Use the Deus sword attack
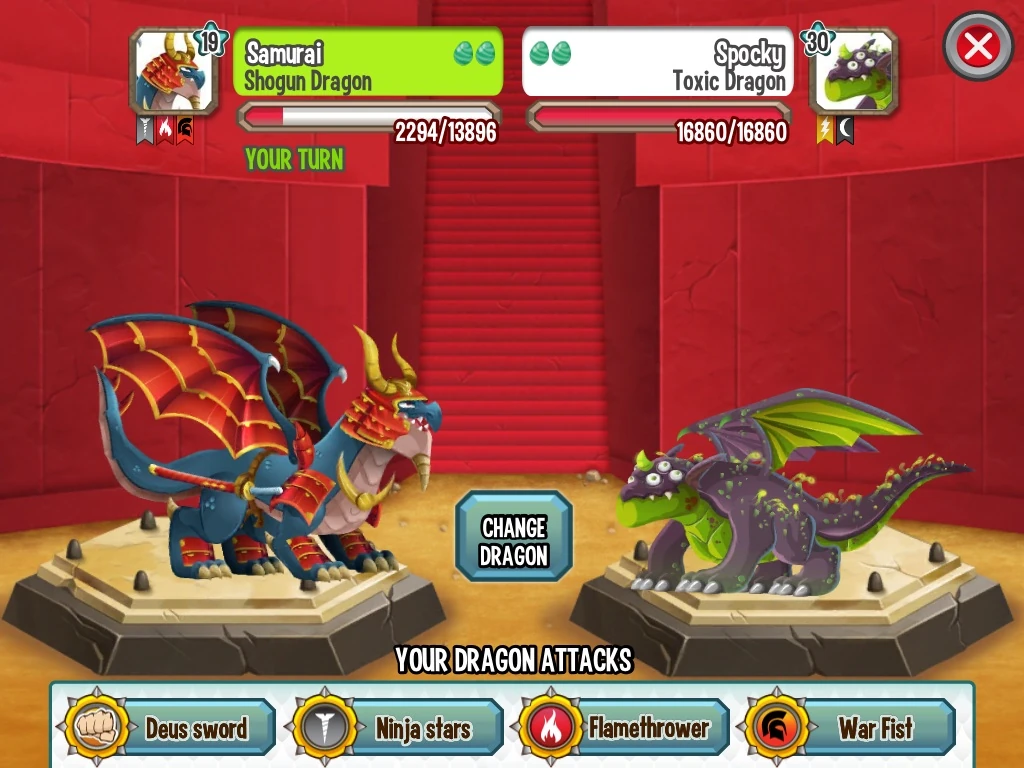 pos(171,727)
